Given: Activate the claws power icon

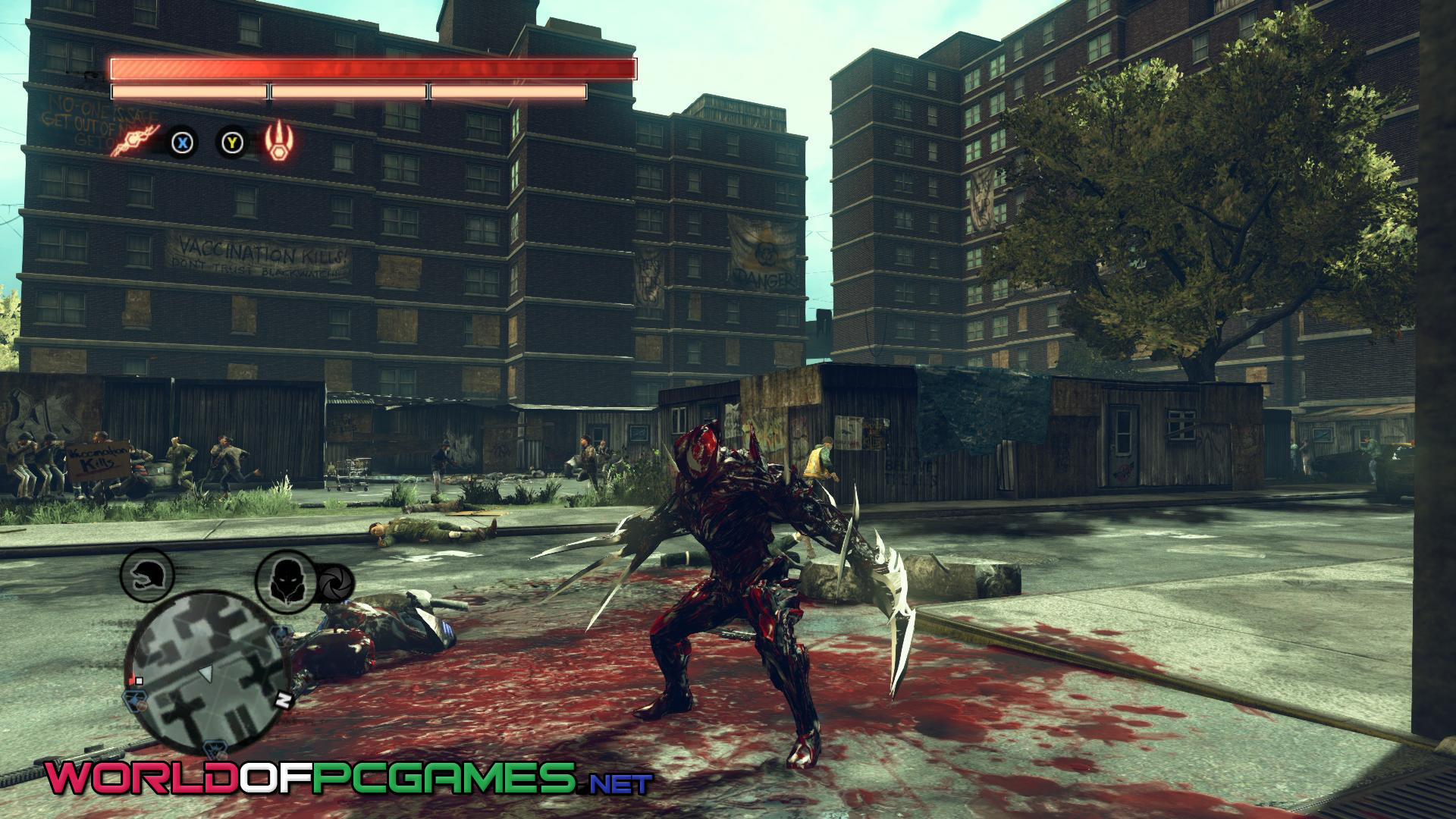Looking at the screenshot, I should point(279,141).
